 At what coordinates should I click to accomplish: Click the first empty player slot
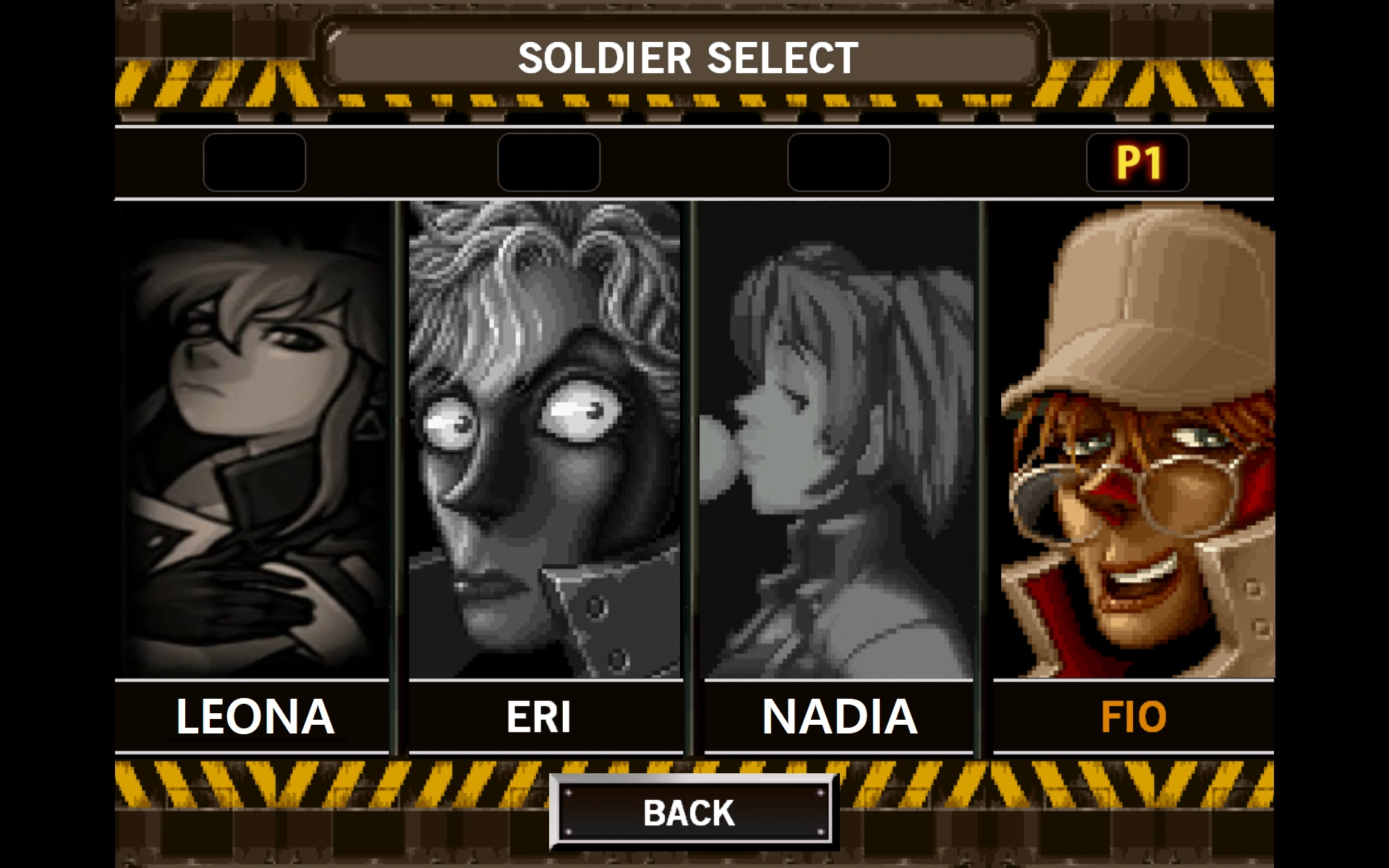pyautogui.click(x=254, y=163)
